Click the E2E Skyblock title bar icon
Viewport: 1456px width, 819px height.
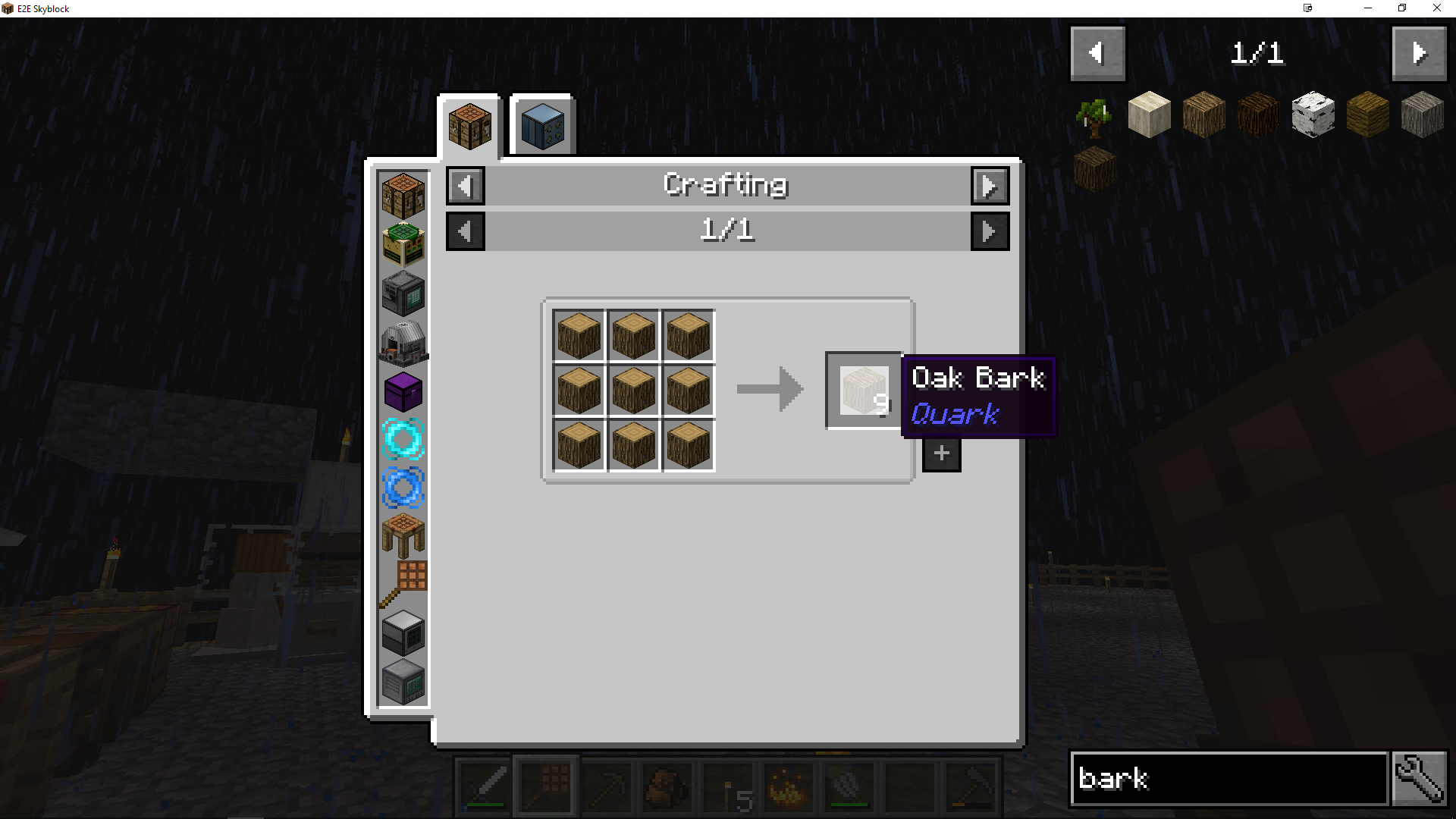coord(9,8)
